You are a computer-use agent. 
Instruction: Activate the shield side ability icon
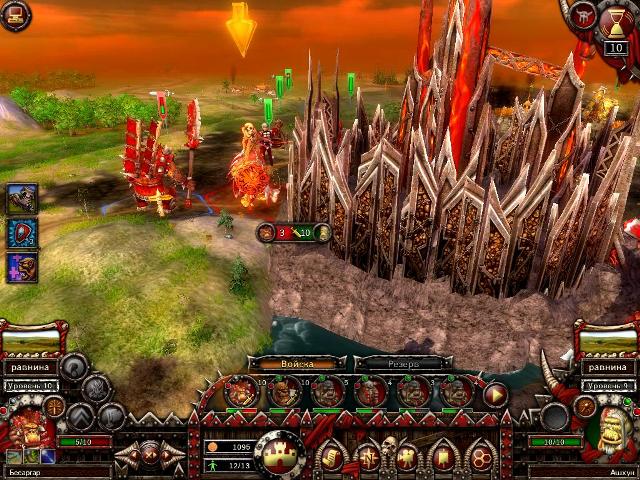pyautogui.click(x=22, y=233)
